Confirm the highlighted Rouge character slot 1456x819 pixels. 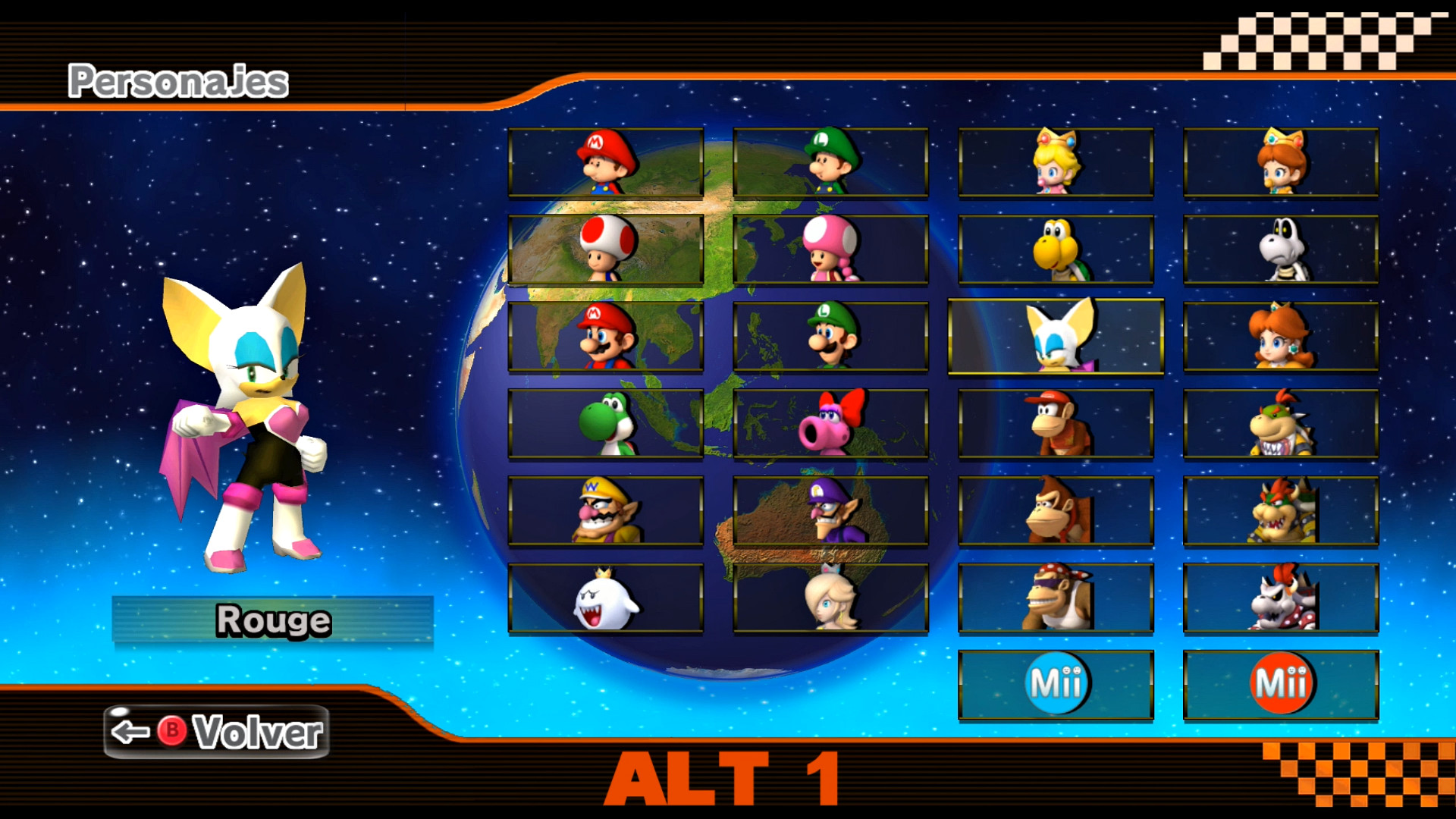click(x=1054, y=336)
